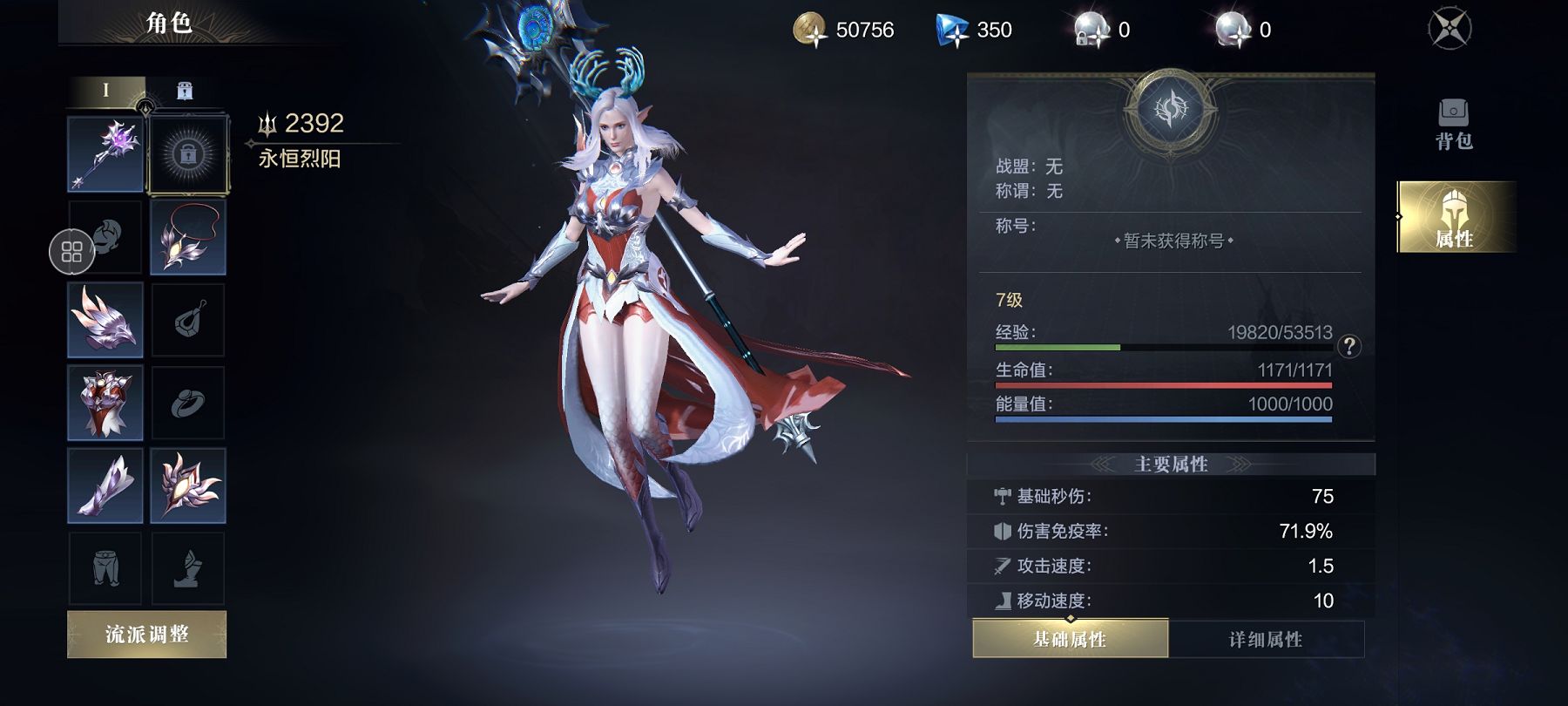Select the 属性 attributes tab
Viewport: 1568px width, 706px height.
1454,218
